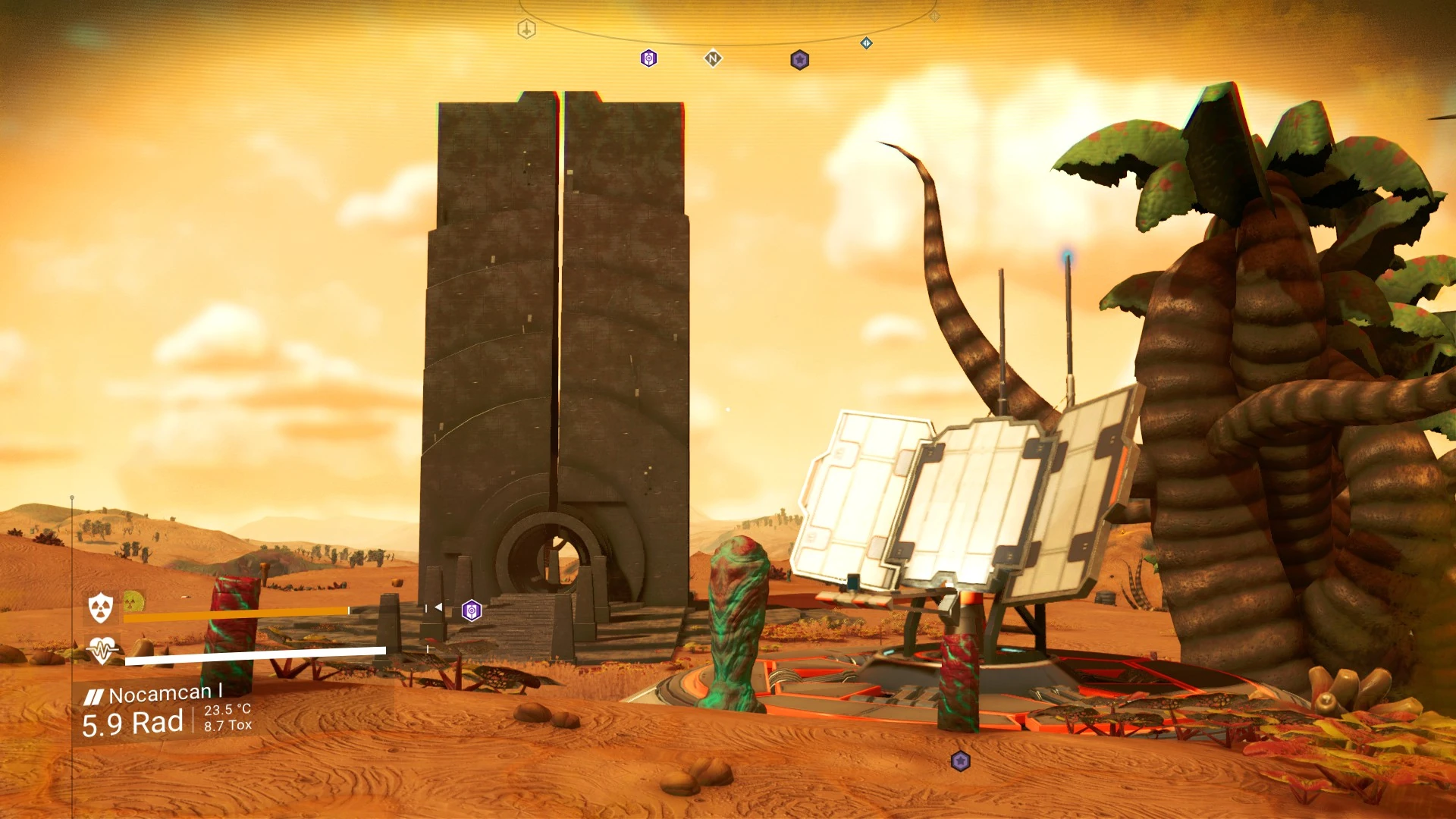1456x819 pixels.
Task: Select the in-world purple monolith waypoint marker
Action: pos(471,610)
